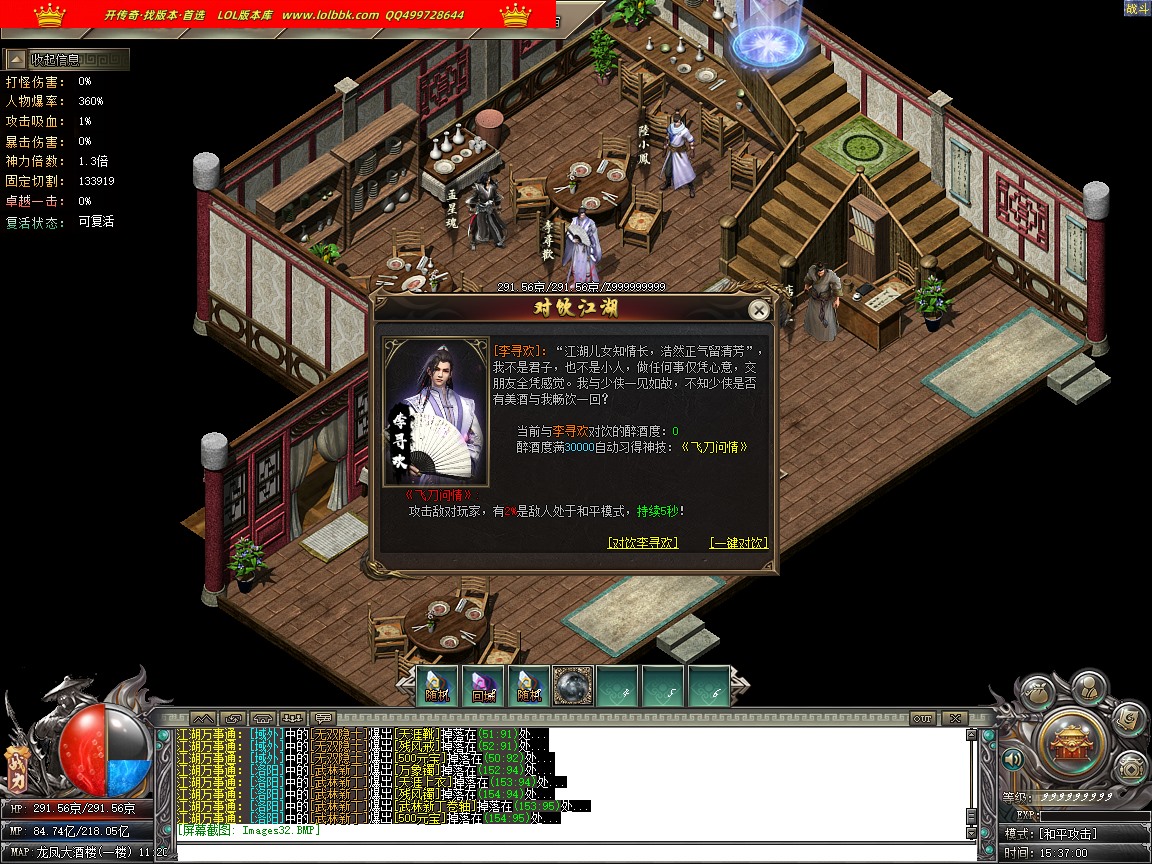Viewport: 1152px width, 864px height.
Task: Select the first chat channel tab icon
Action: click(x=203, y=718)
